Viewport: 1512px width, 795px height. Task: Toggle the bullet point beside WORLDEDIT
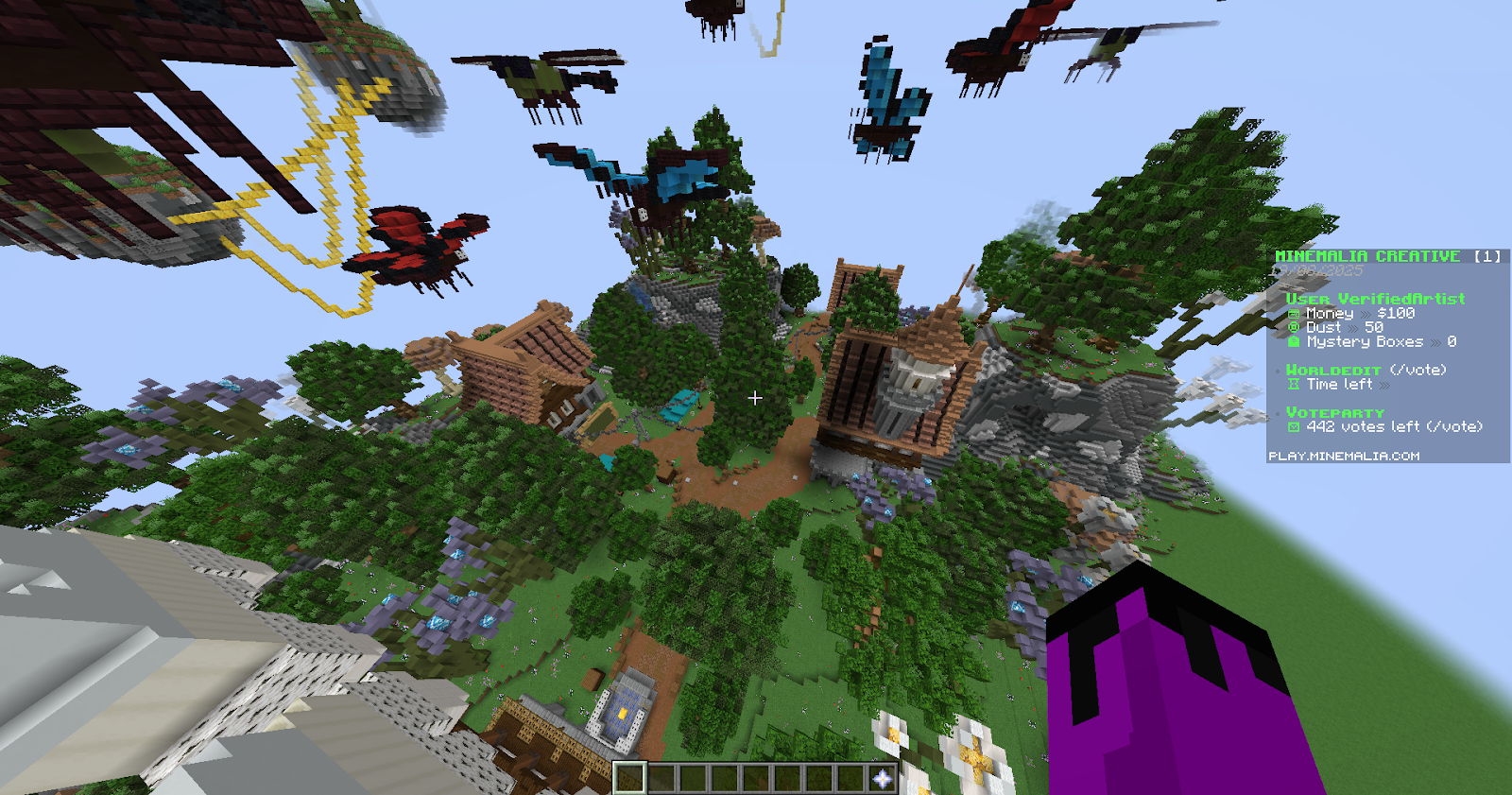coord(1277,371)
